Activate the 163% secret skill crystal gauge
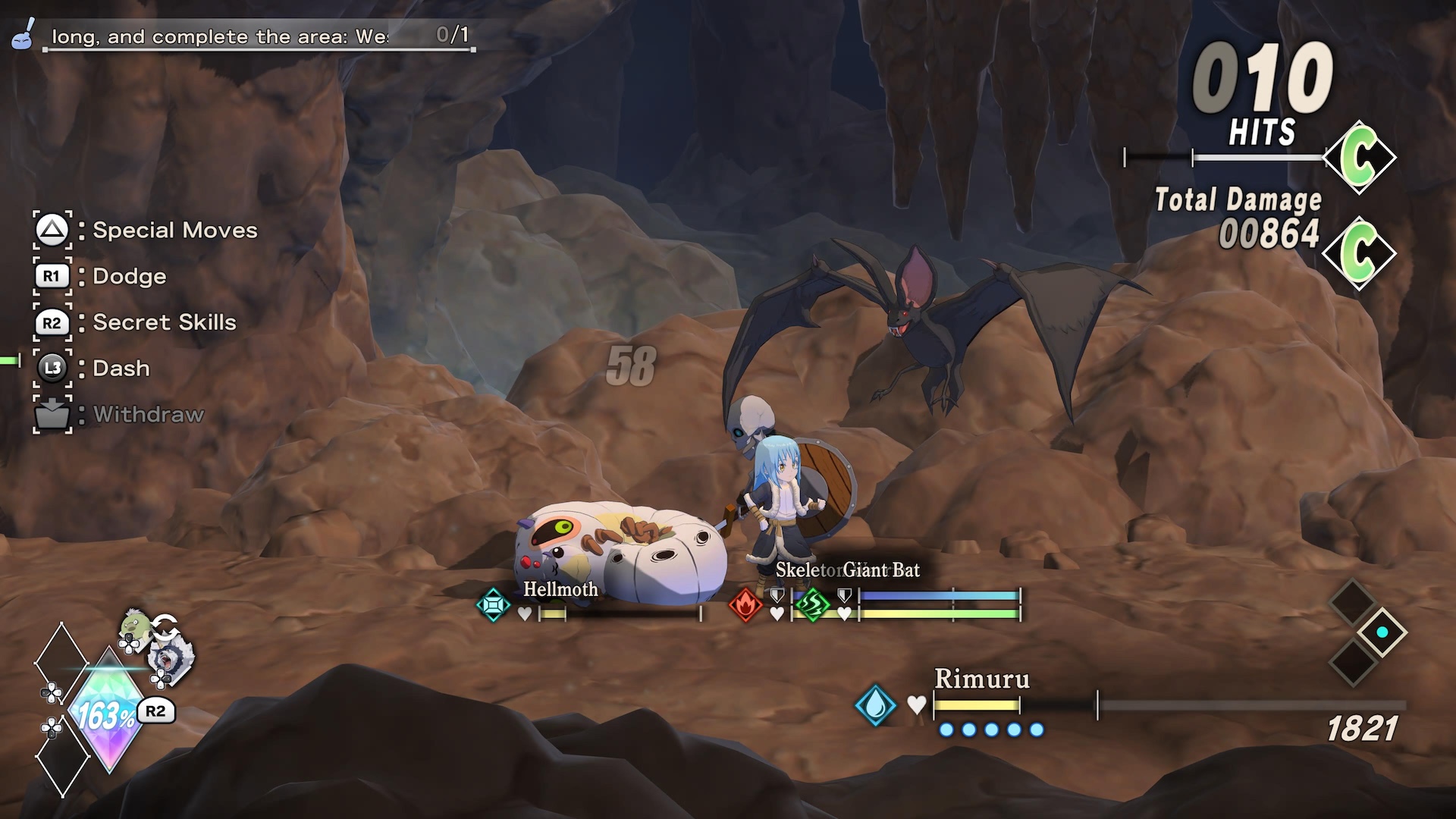Viewport: 1456px width, 819px height. click(108, 713)
